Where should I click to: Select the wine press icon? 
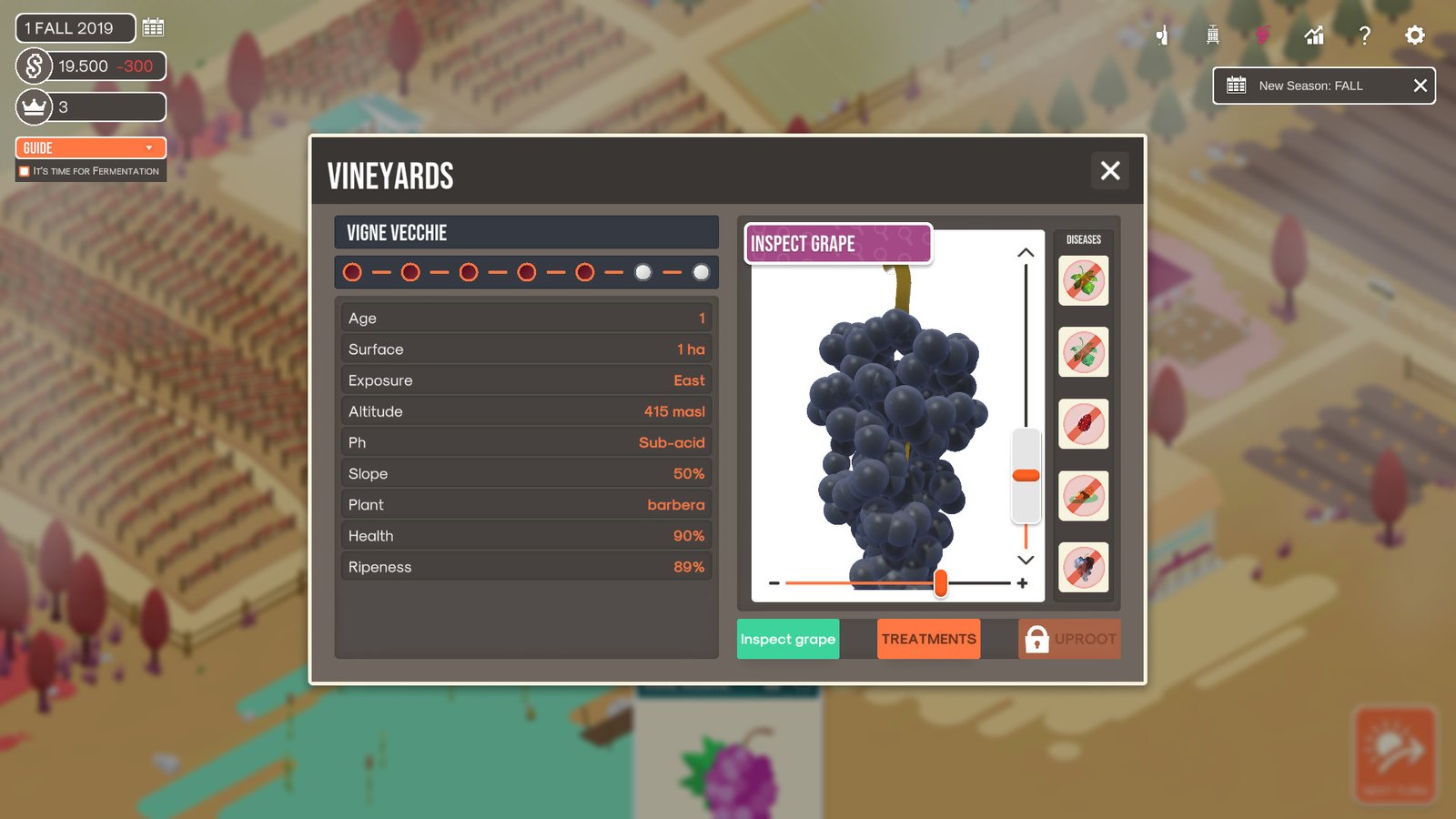click(1212, 35)
